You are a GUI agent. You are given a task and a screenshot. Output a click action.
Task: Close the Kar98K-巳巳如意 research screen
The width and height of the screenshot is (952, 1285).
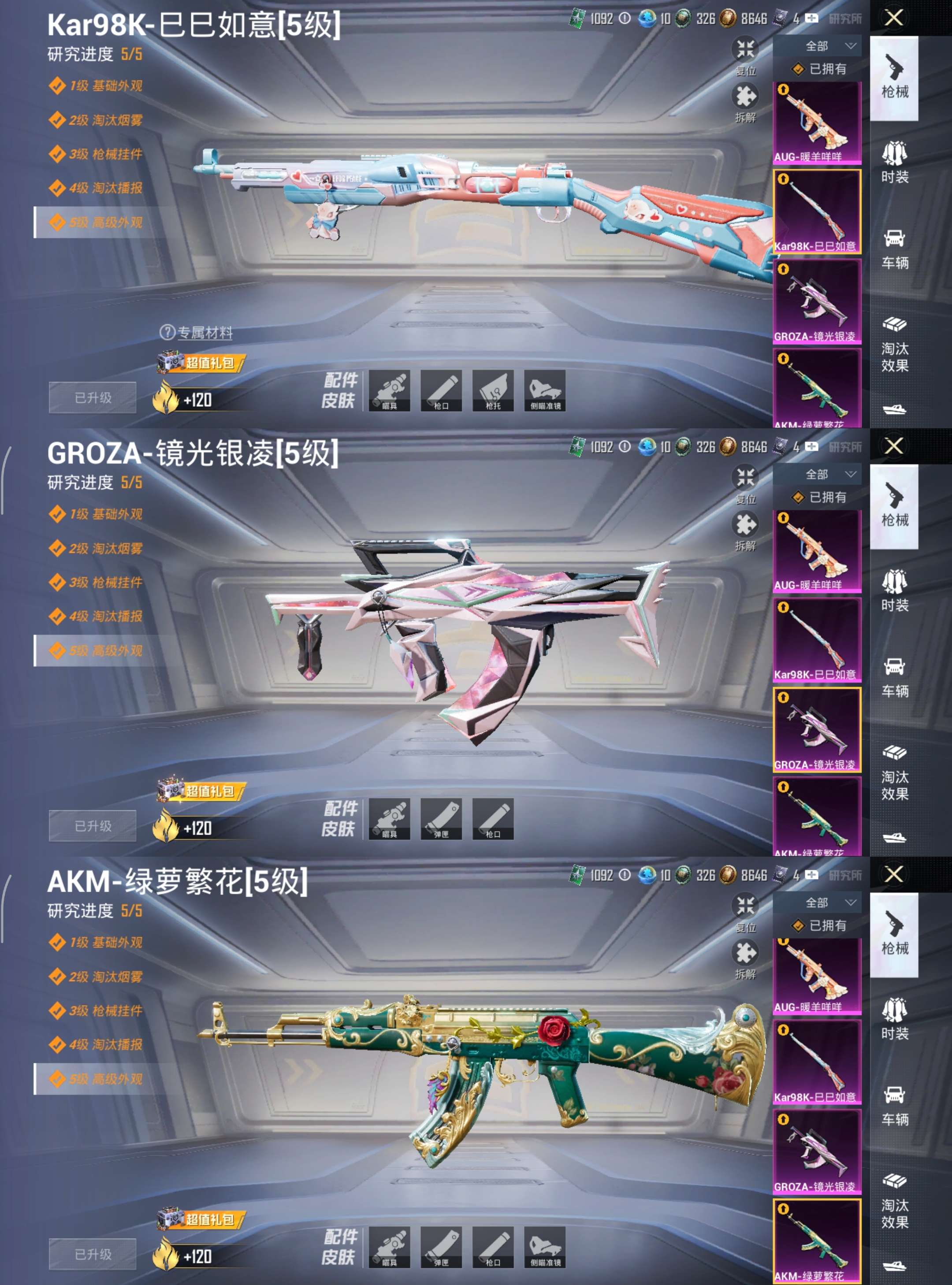tap(893, 18)
